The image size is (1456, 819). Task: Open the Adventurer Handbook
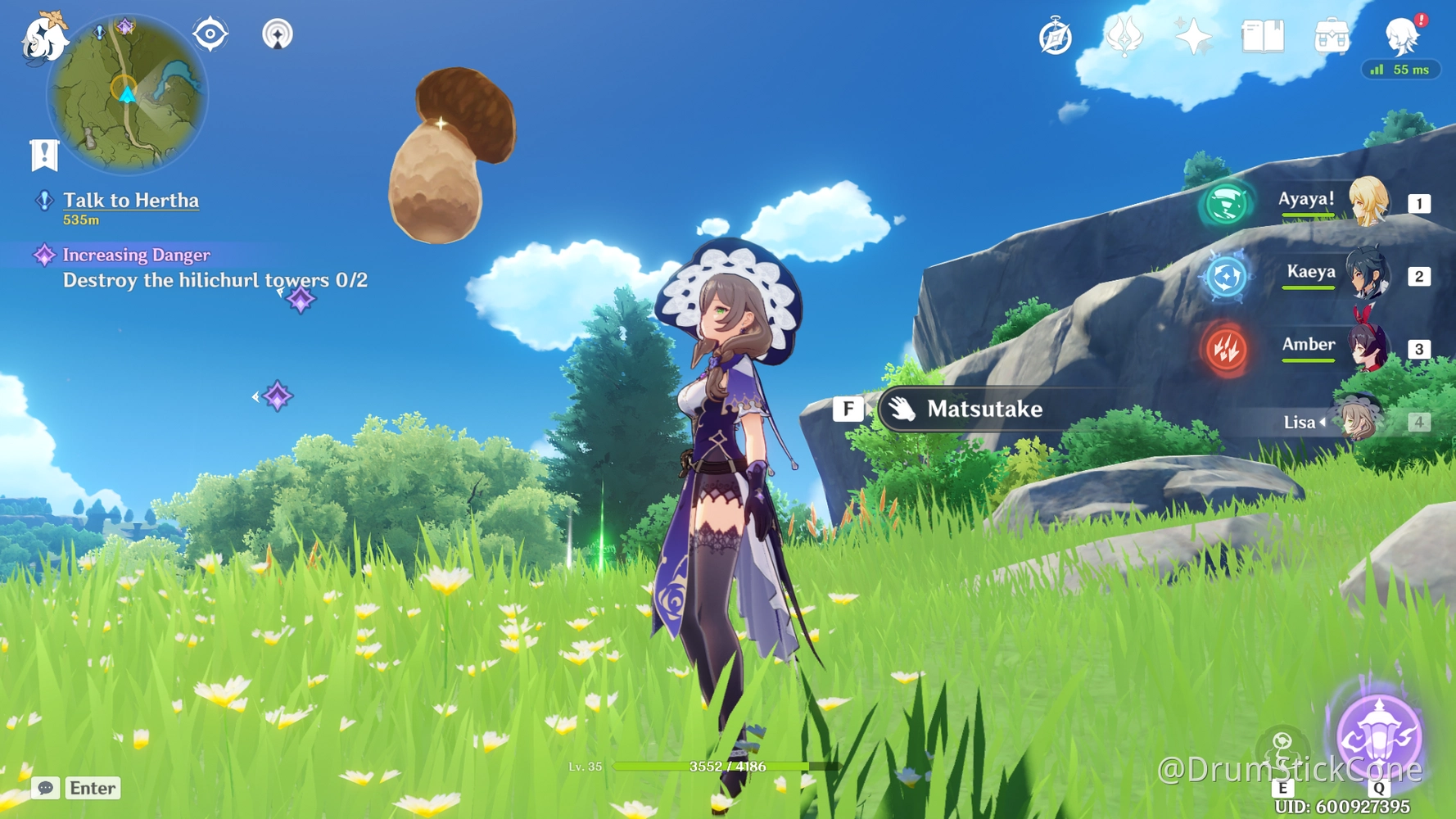(1261, 35)
